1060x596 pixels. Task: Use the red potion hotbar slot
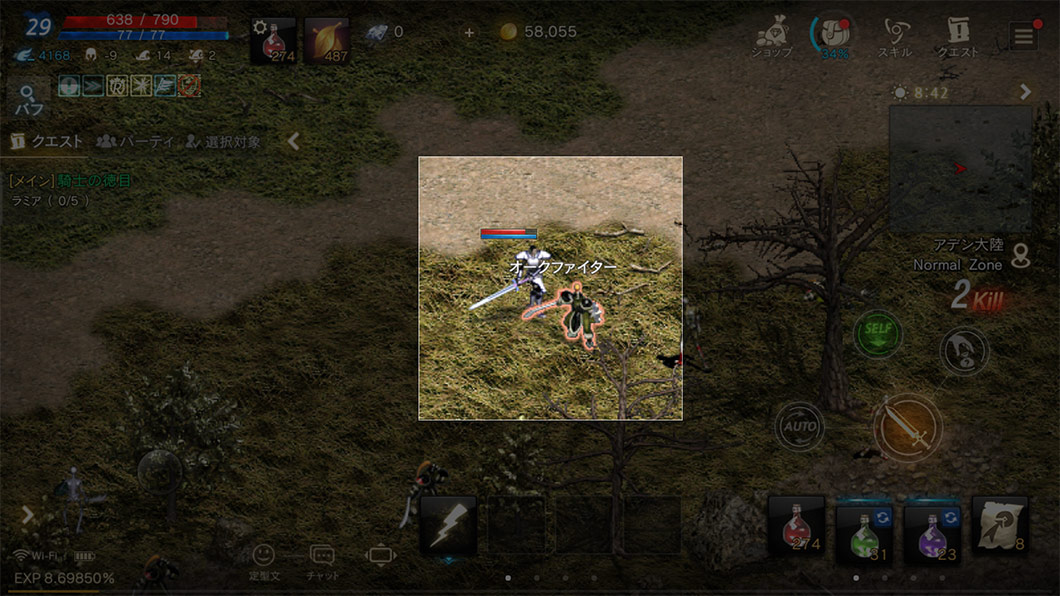[796, 526]
